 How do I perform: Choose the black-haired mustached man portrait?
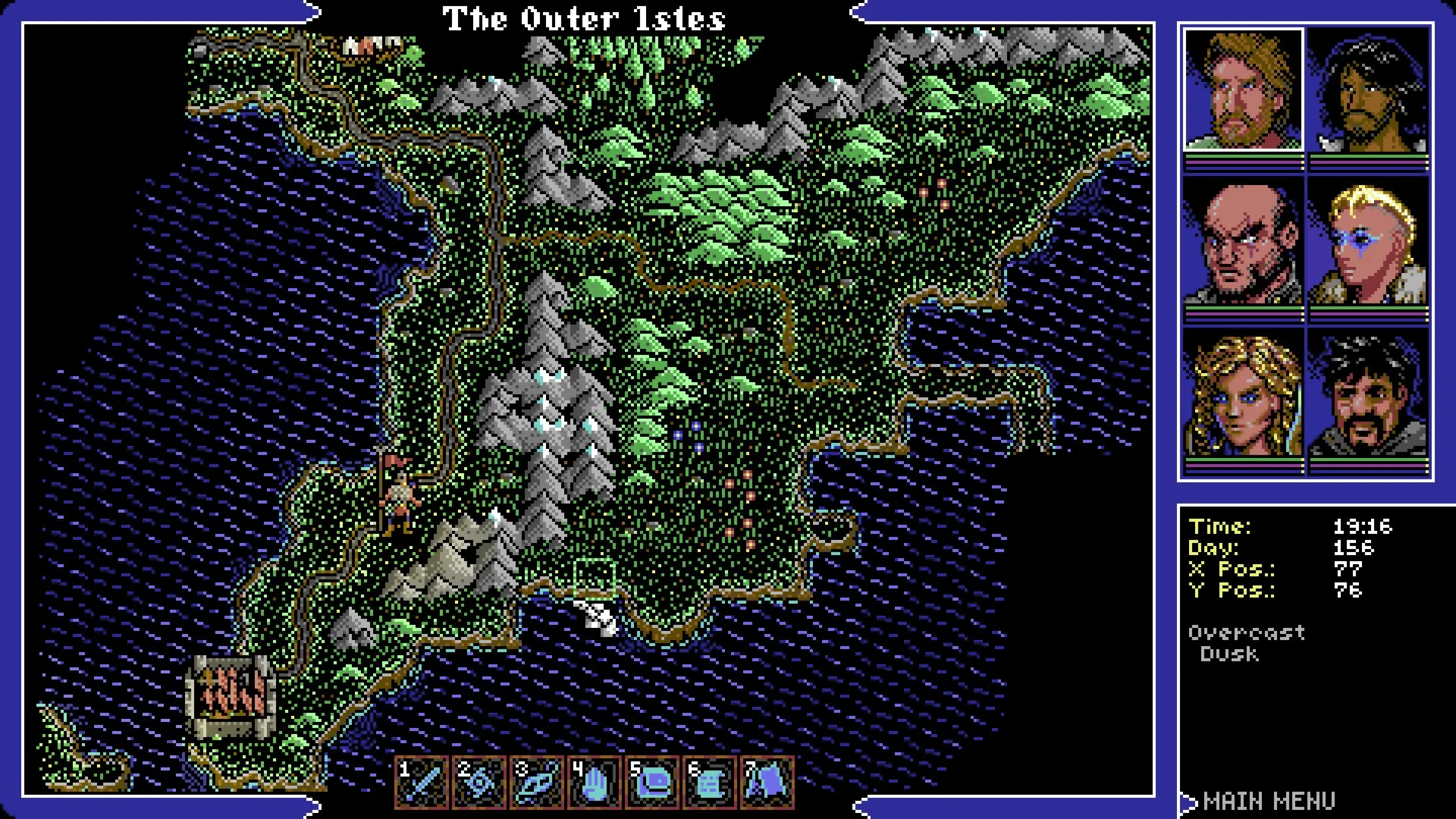(x=1369, y=394)
